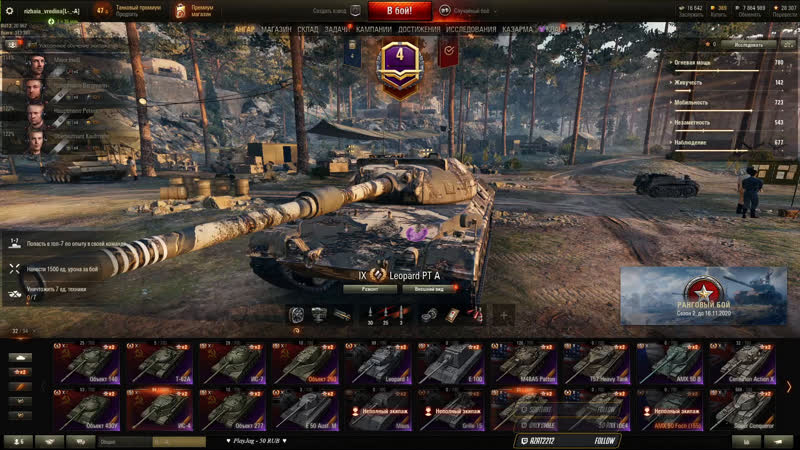Open the "Исследования" research tab
Screen dimensions: 800x450
[x=470, y=30]
